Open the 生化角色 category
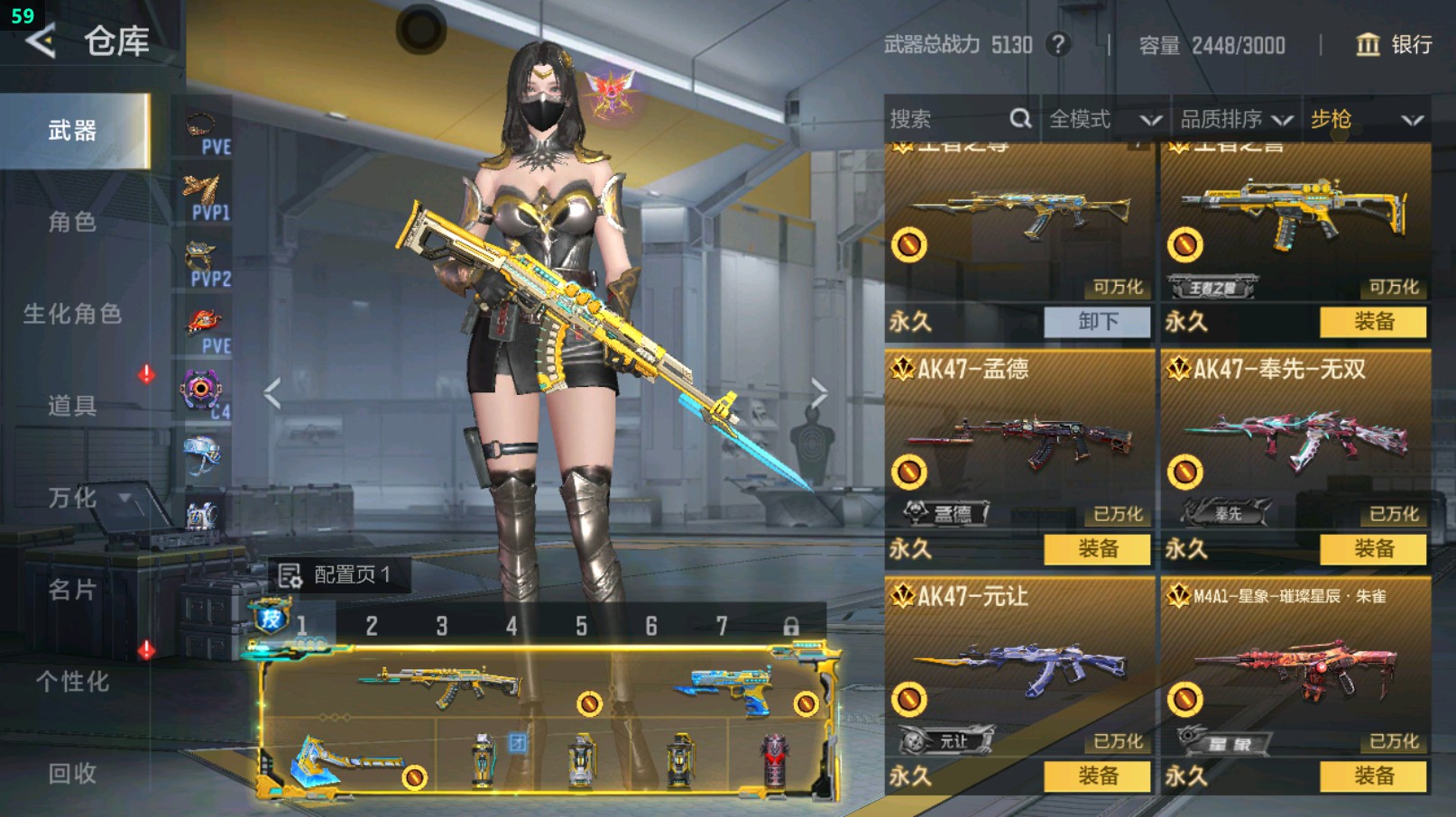The image size is (1456, 817). point(72,314)
